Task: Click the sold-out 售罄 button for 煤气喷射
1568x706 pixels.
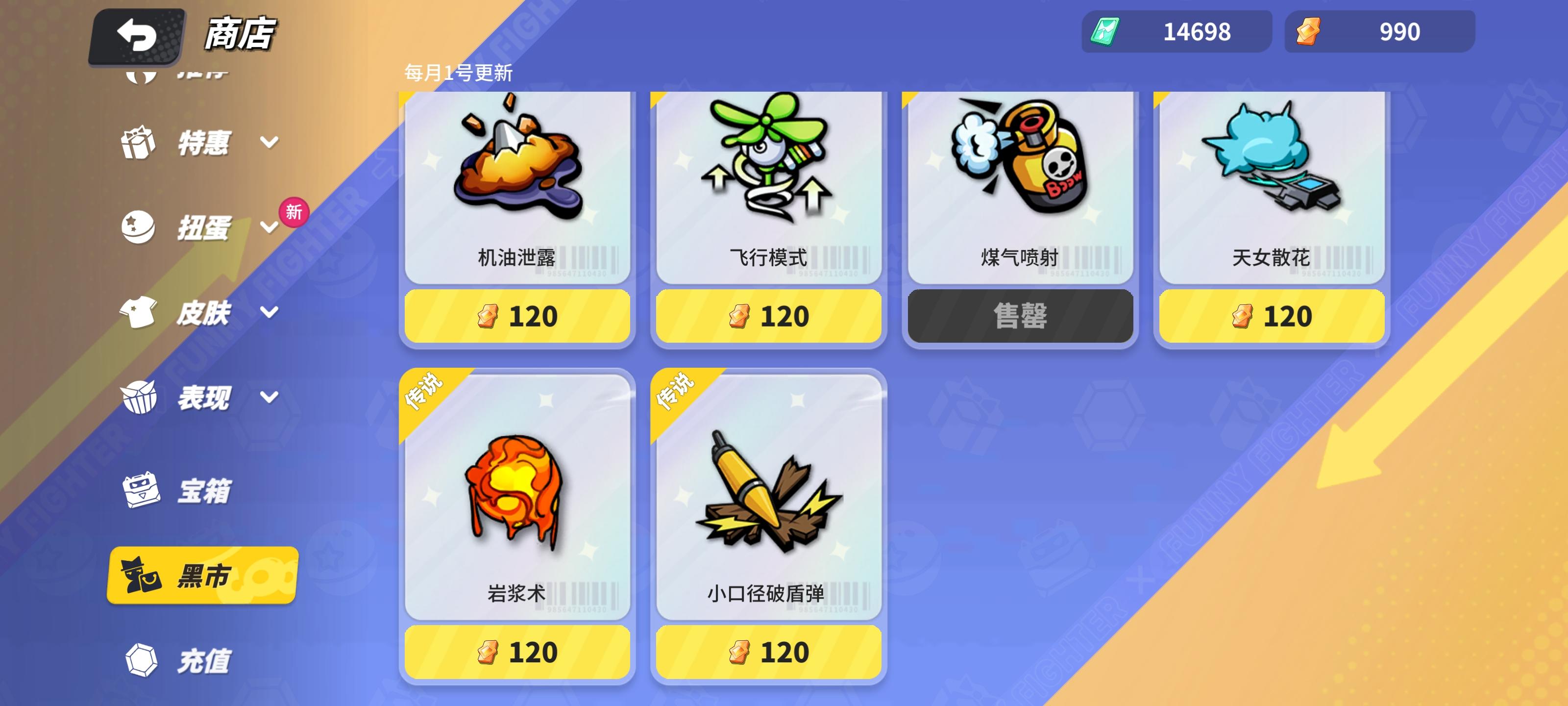Action: [x=1020, y=315]
